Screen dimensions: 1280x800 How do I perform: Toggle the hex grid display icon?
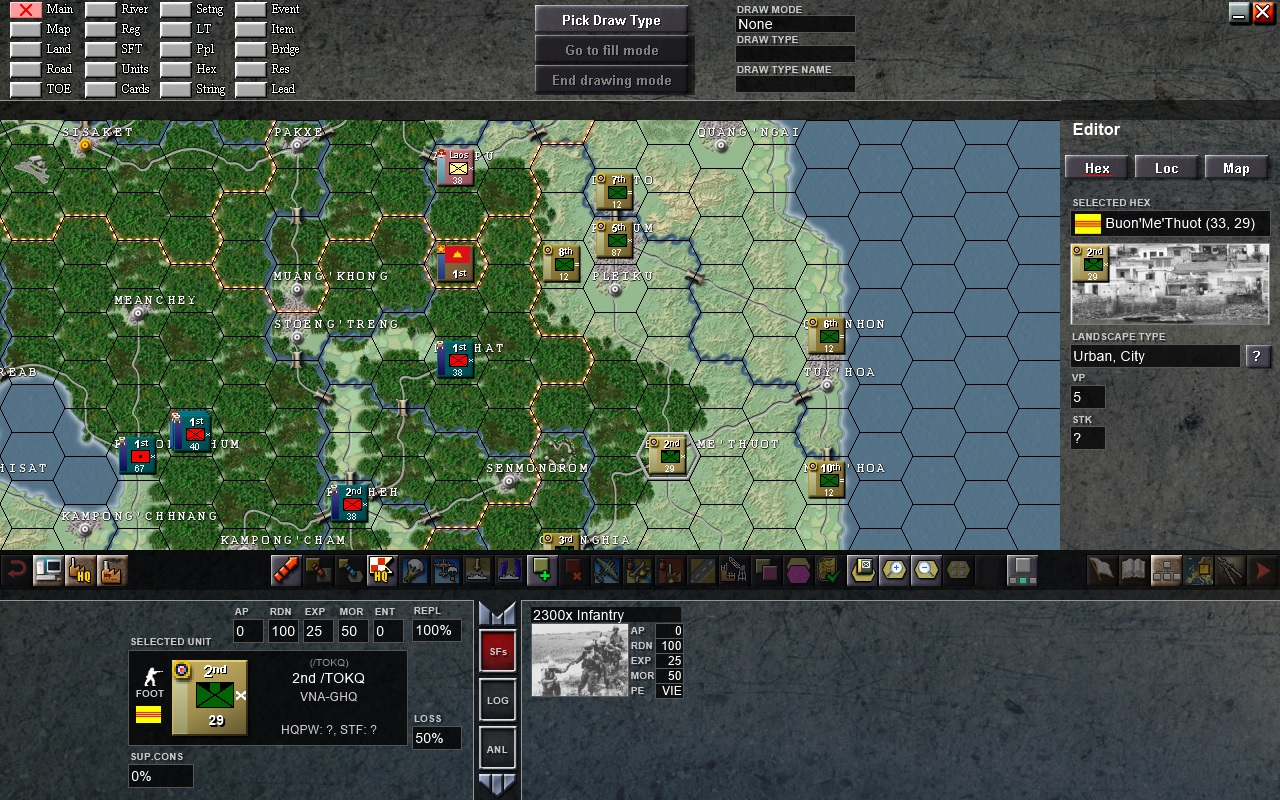click(960, 570)
